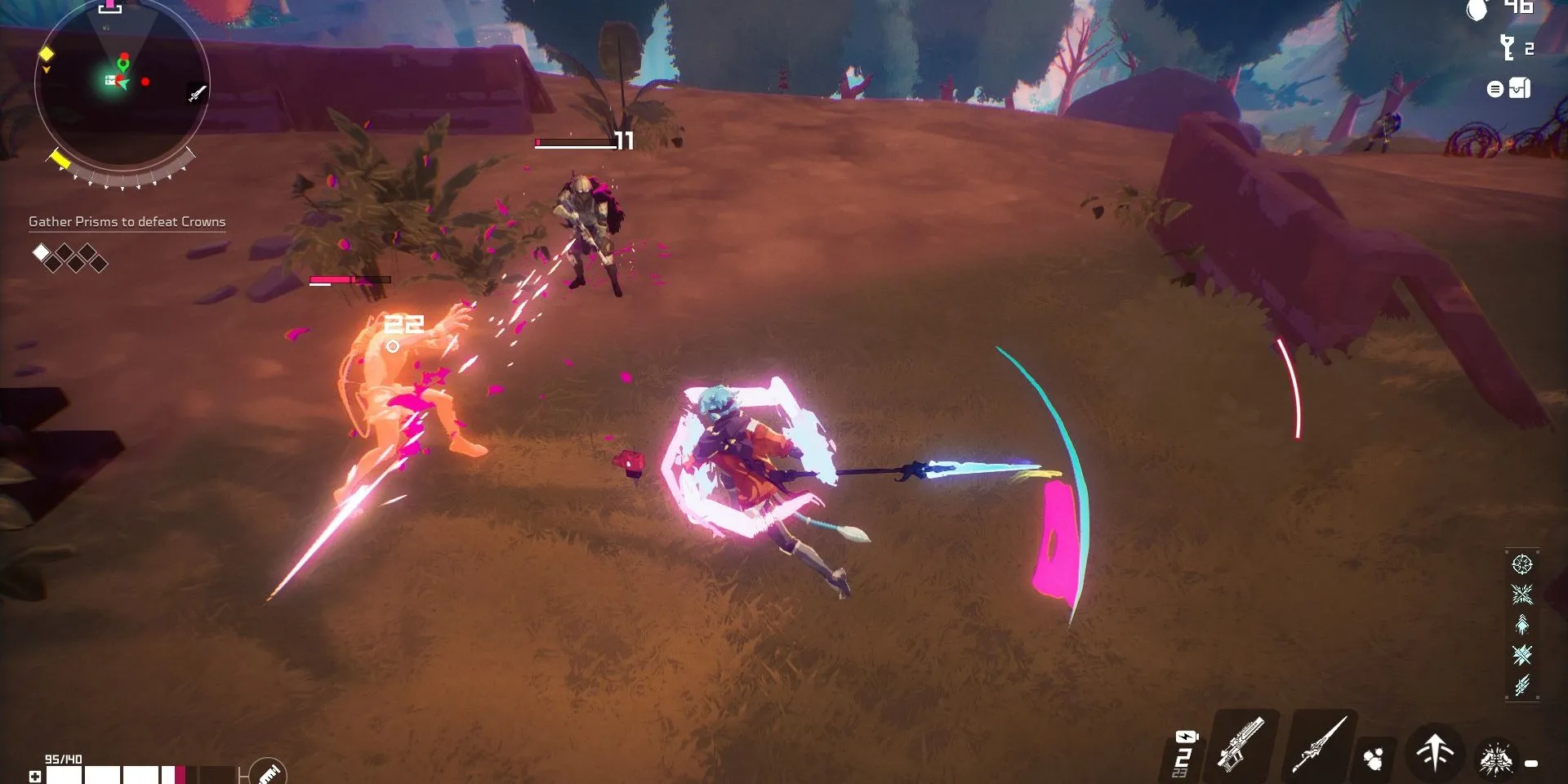Open the Gather Prisms objective tracker
Image resolution: width=1568 pixels, height=784 pixels.
[127, 221]
